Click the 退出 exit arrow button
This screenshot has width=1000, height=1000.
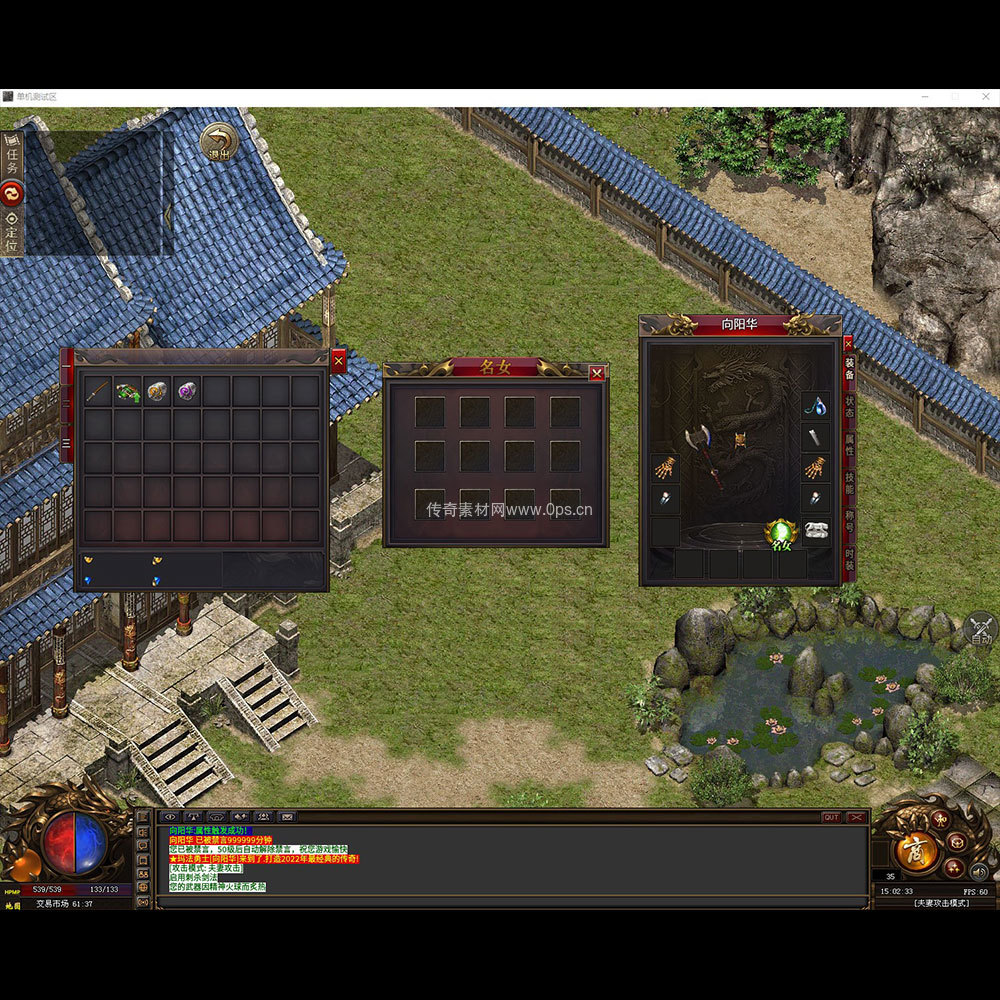[218, 141]
